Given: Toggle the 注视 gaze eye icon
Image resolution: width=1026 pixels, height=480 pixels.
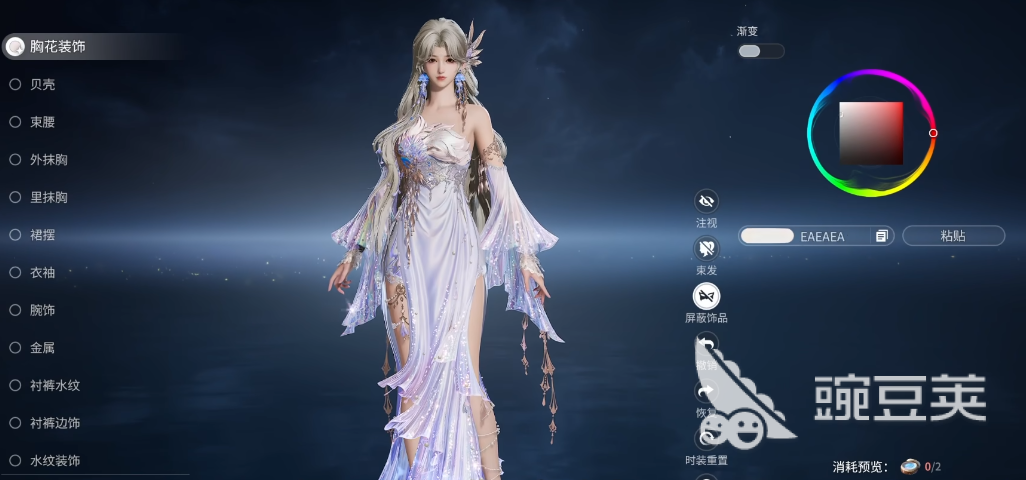Looking at the screenshot, I should tap(706, 202).
